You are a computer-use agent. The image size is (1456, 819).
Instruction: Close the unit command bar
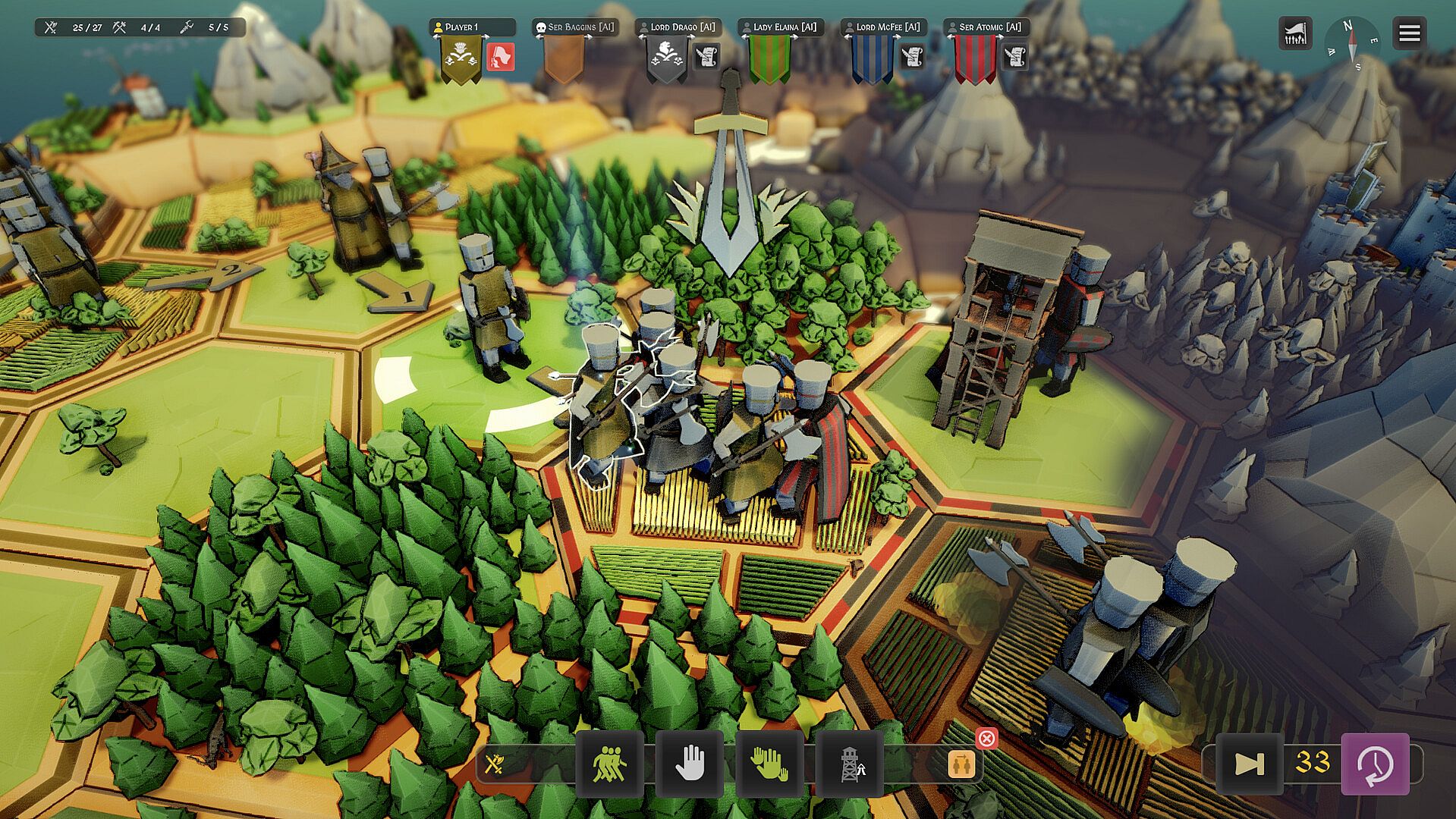click(986, 738)
